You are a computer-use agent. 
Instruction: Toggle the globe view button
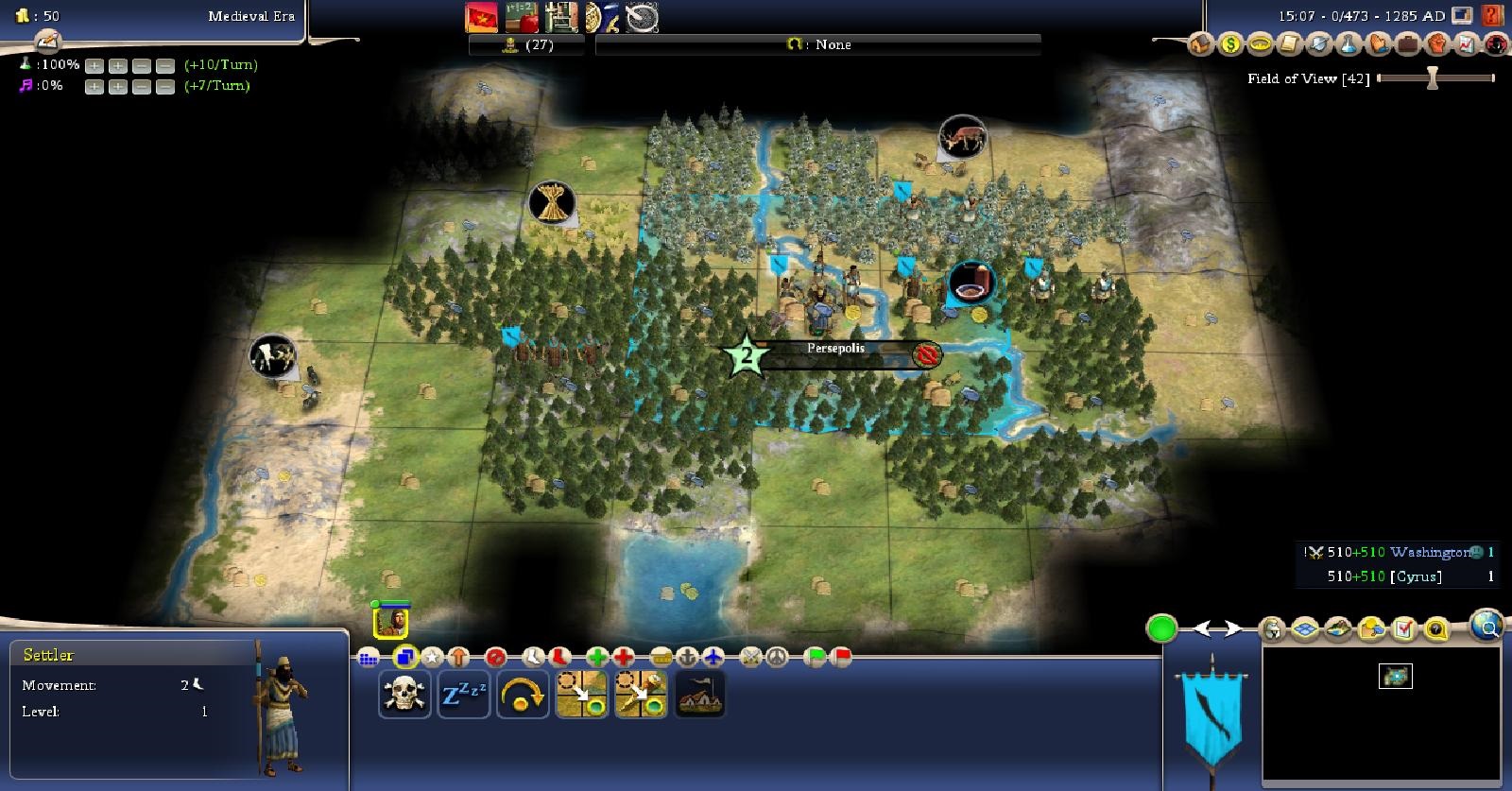click(1486, 625)
